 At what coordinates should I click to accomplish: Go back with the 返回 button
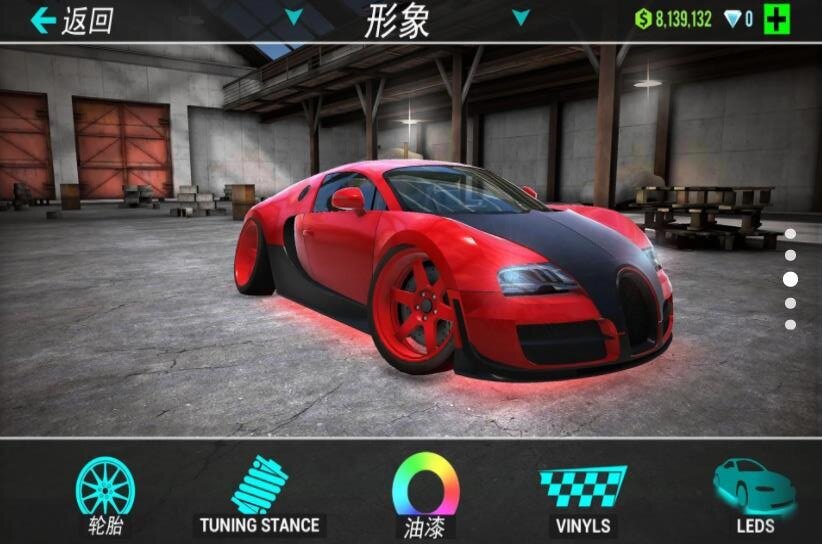[x=70, y=20]
